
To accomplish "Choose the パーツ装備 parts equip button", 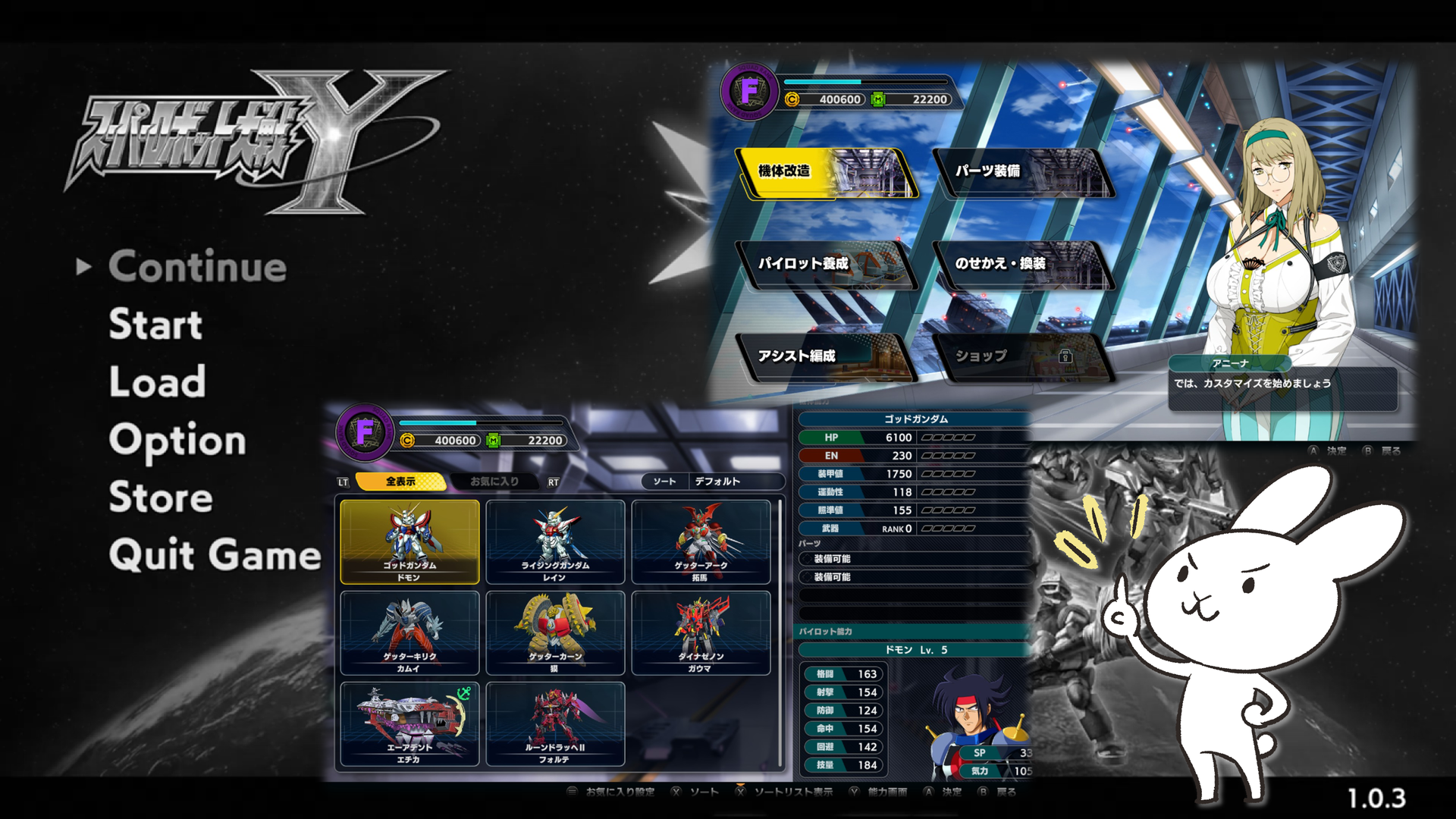I will coord(1022,173).
